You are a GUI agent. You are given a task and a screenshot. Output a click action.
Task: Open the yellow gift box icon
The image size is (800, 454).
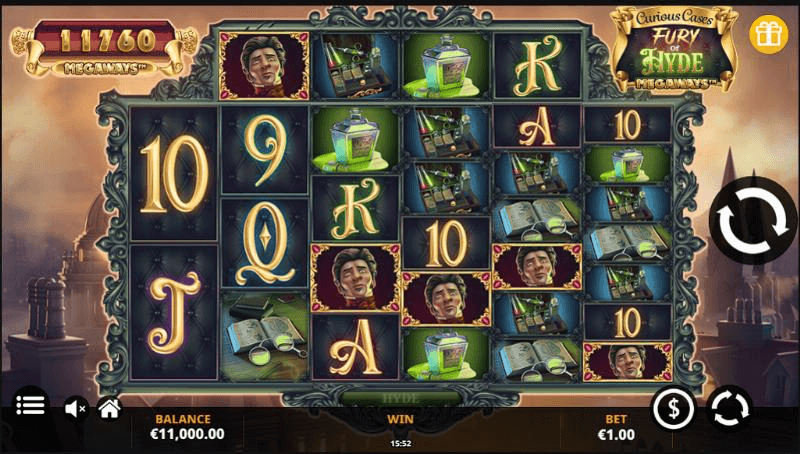[x=769, y=33]
